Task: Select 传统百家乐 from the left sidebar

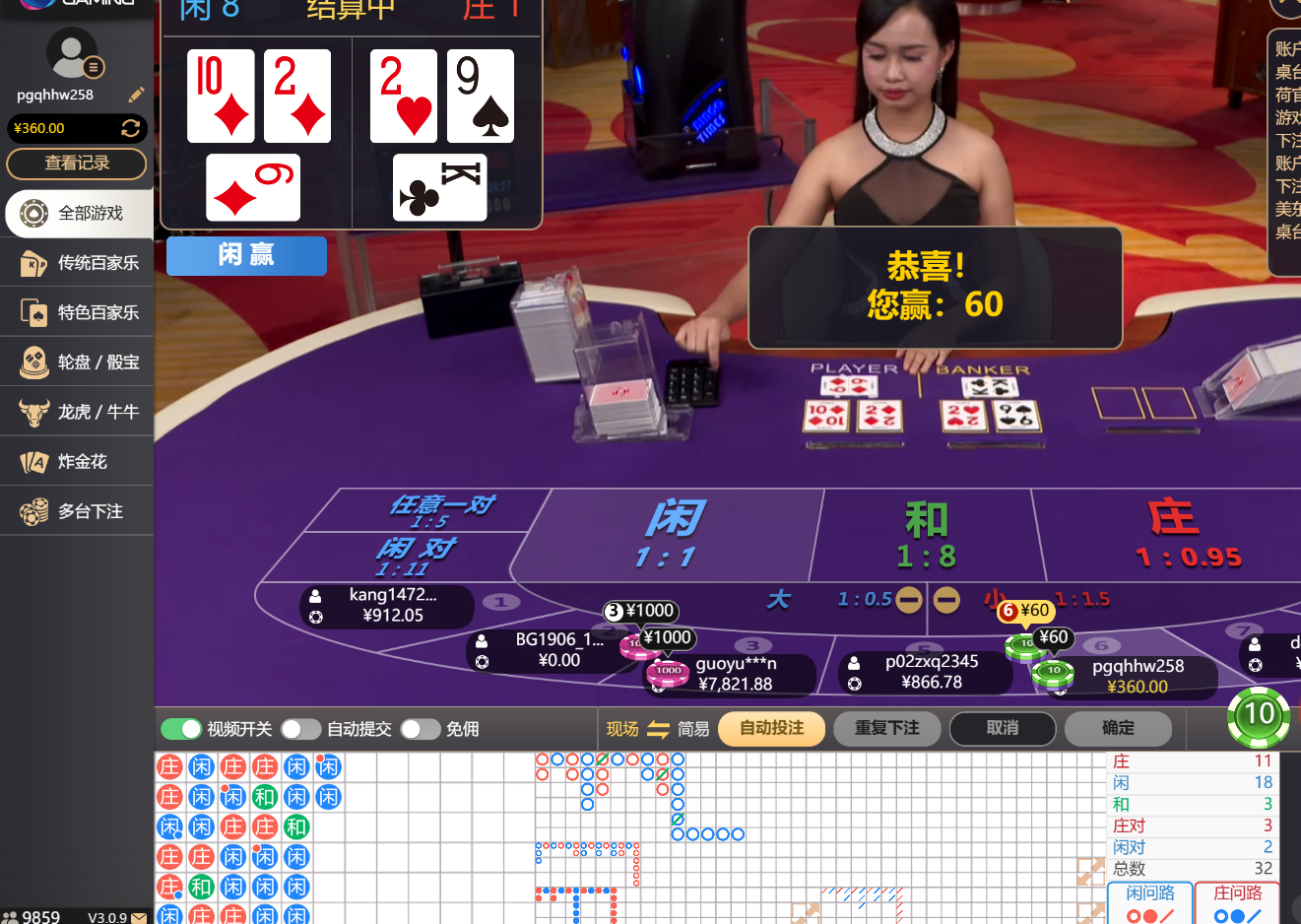Action: point(76,263)
